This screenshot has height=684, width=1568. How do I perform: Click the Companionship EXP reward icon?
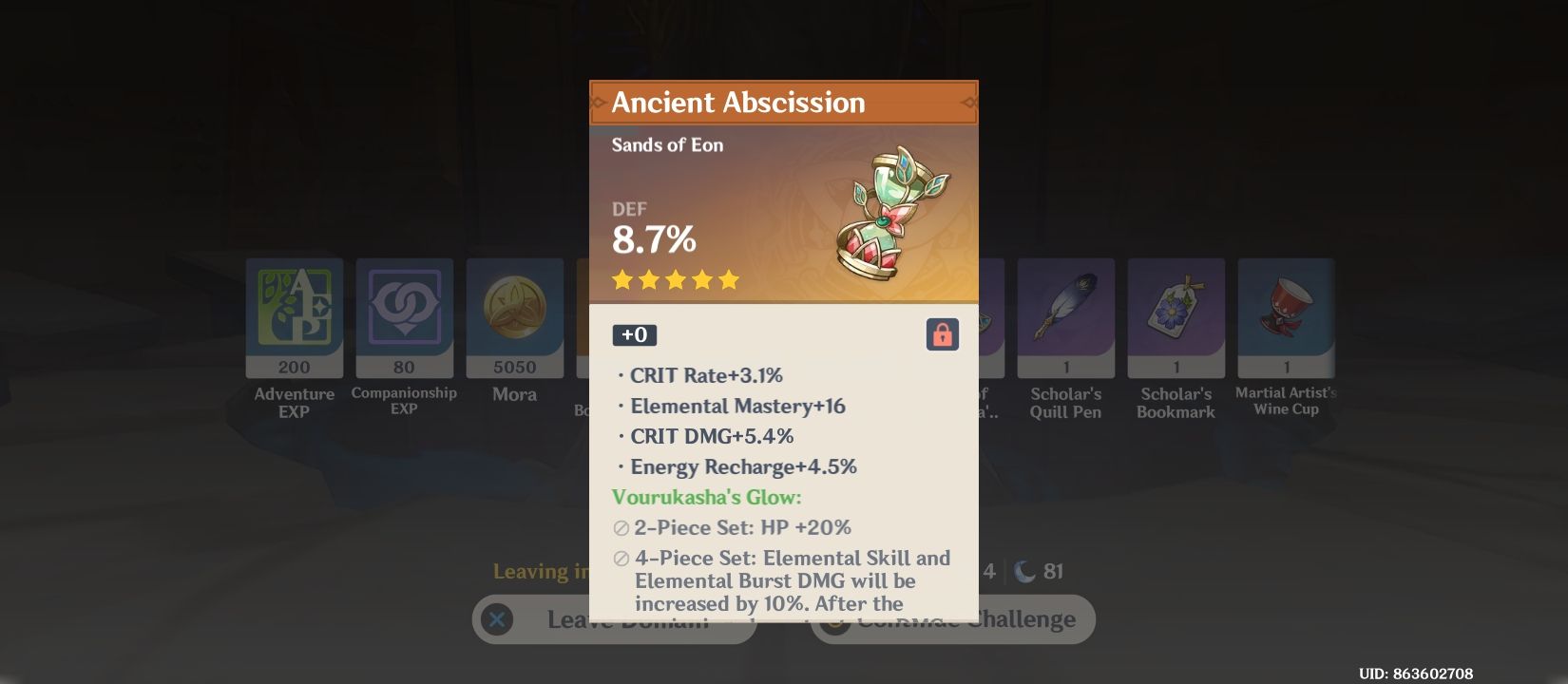coord(404,318)
